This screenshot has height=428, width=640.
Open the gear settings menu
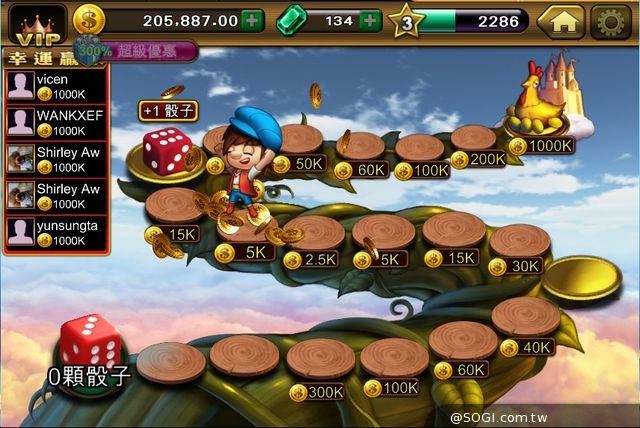(610, 21)
